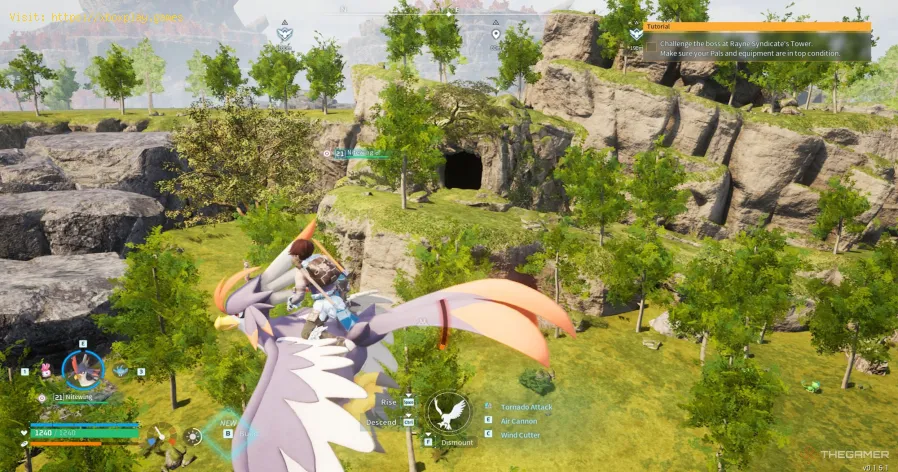Viewport: 898px width, 472px height.
Task: Select the sun brightness icon
Action: (193, 437)
